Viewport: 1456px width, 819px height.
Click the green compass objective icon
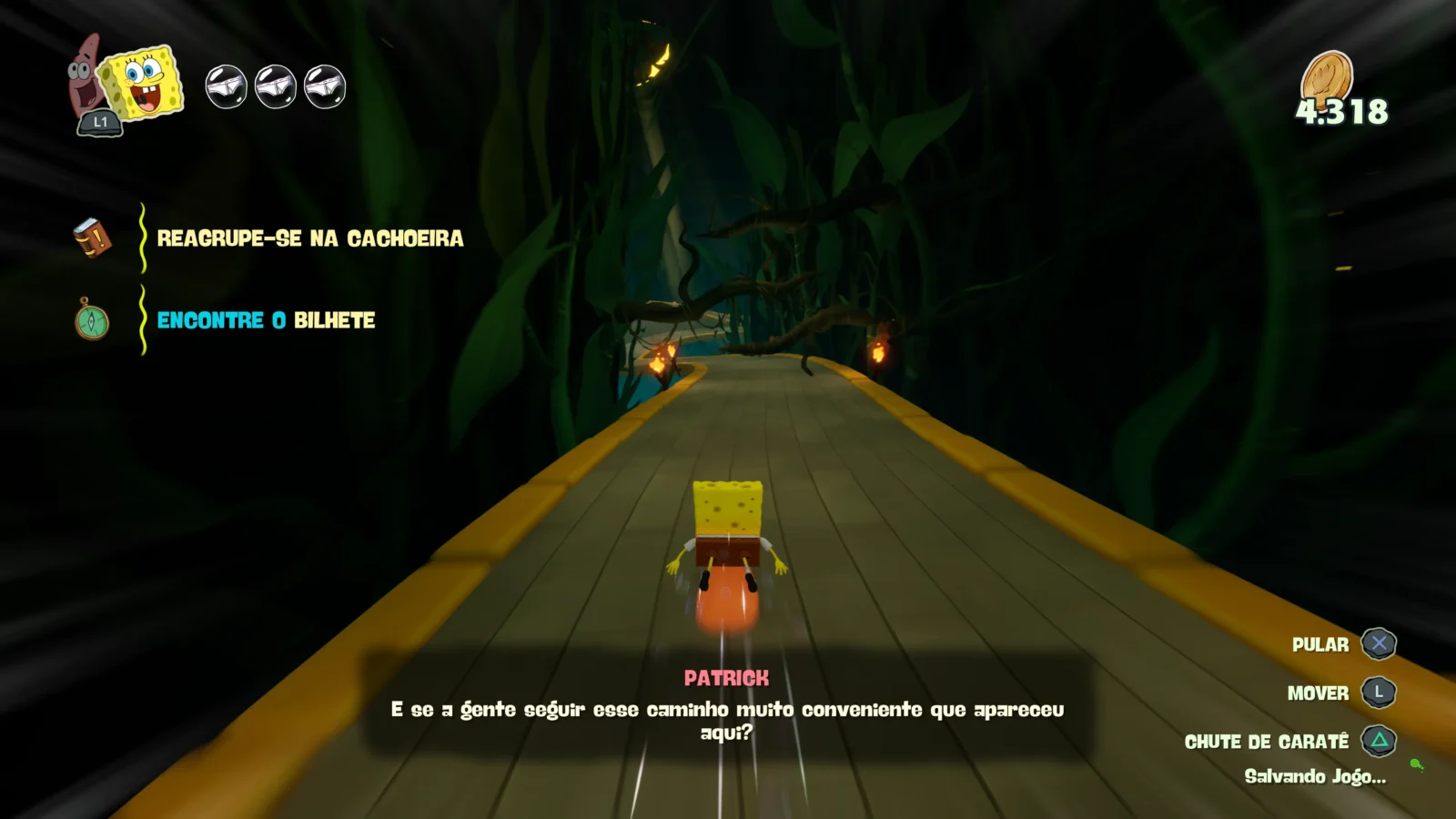92,320
